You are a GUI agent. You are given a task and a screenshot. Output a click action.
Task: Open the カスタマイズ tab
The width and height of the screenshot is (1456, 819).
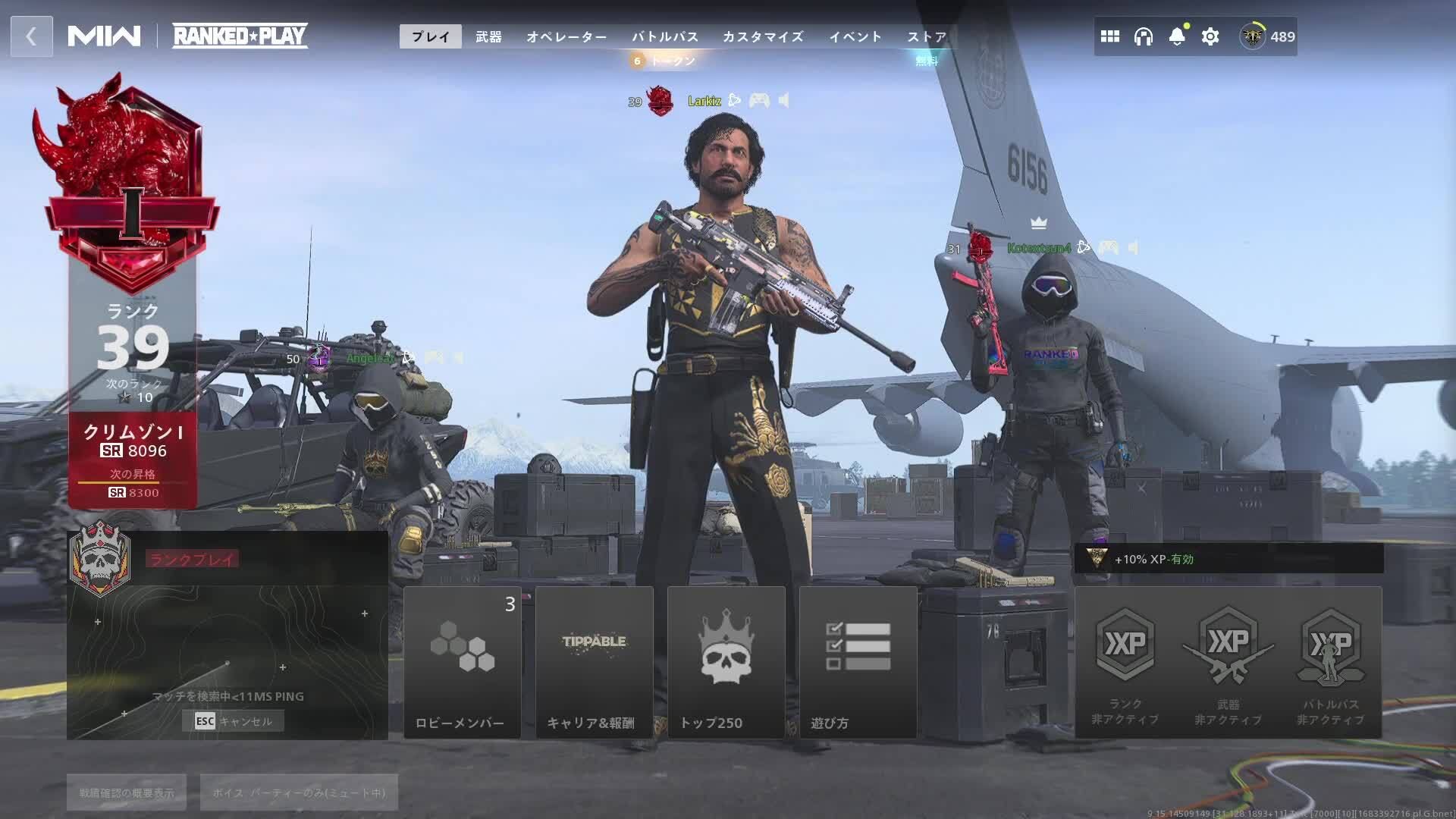(763, 36)
